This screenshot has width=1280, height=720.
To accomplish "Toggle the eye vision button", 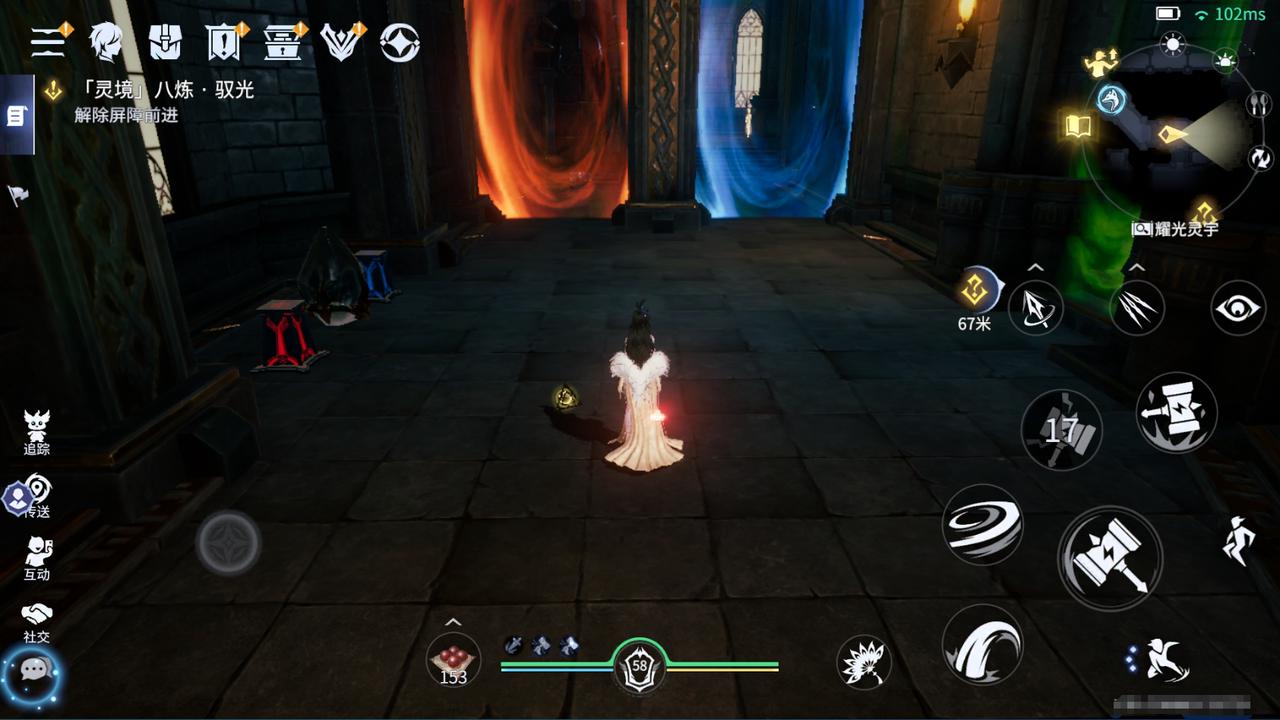I will tap(1238, 308).
